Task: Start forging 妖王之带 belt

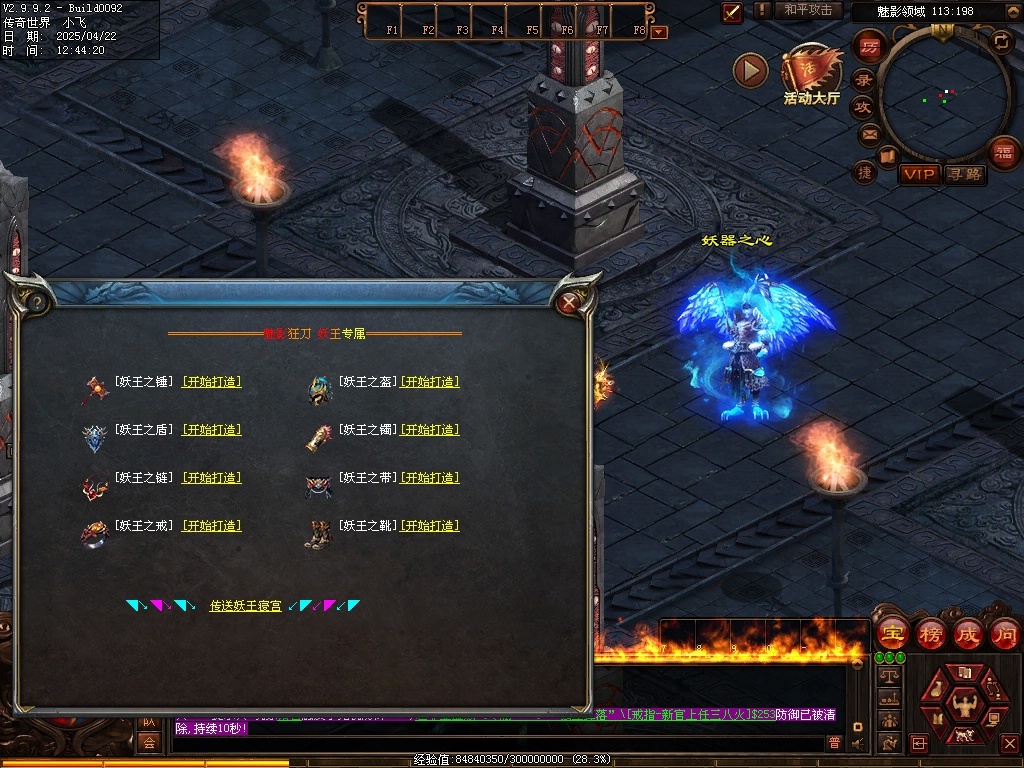Action: pyautogui.click(x=430, y=478)
